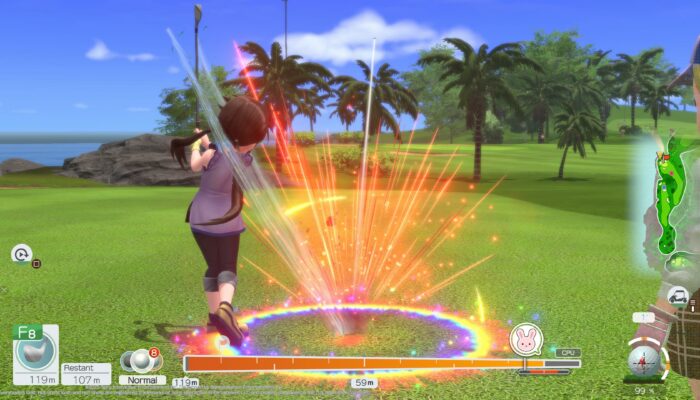Screen dimensions: 700x400
Task: Click the pink bunny player avatar
Action: pos(523,339)
